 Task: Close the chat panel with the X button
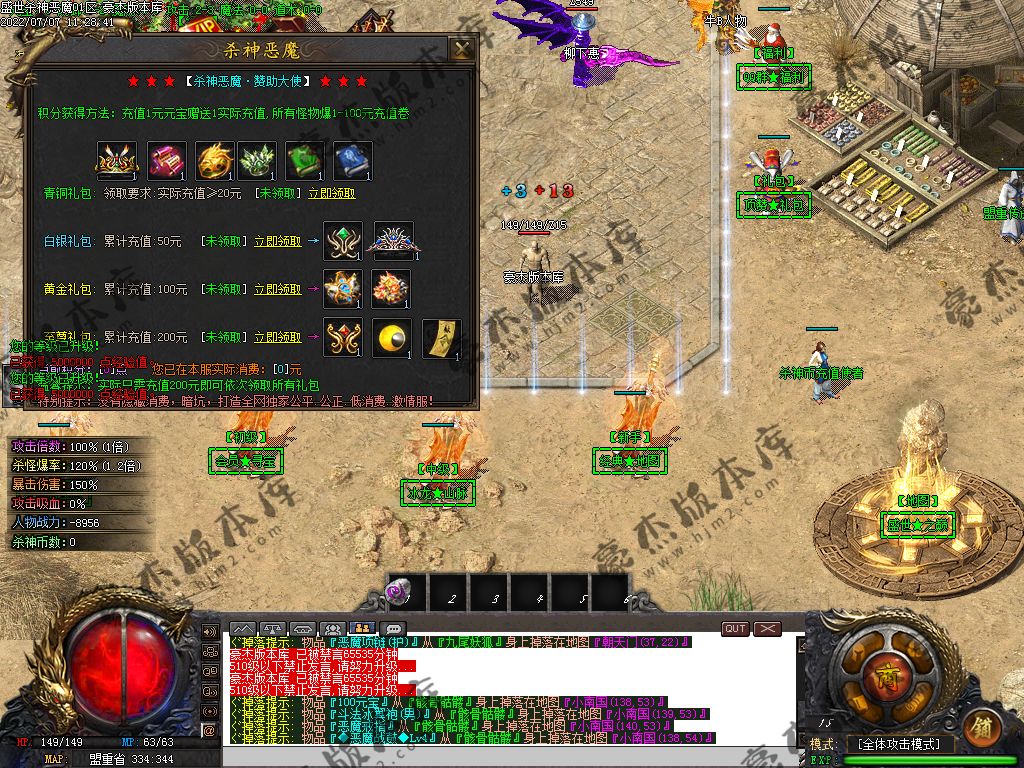click(x=767, y=628)
